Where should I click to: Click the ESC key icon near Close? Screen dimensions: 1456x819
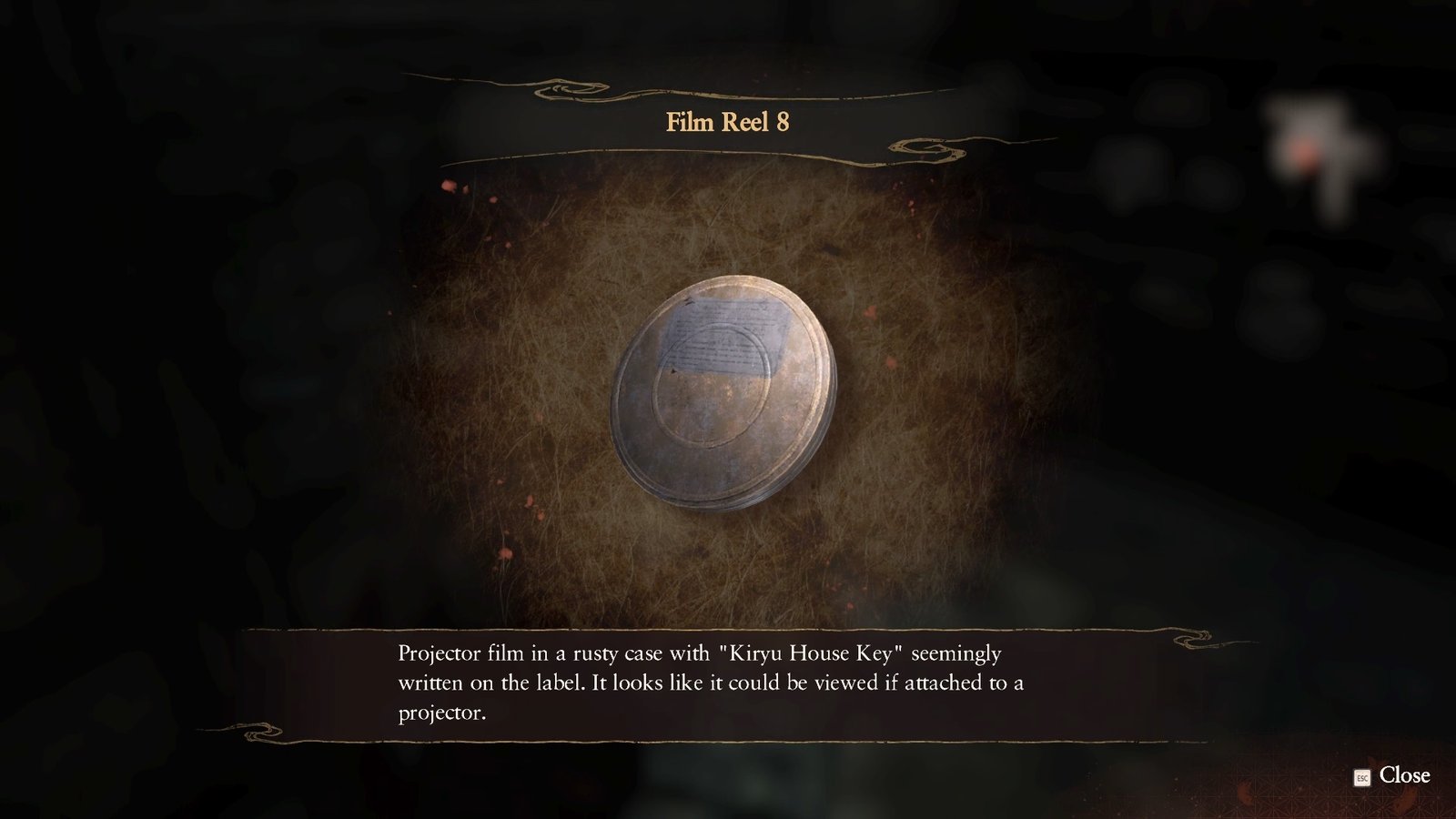pos(1360,777)
